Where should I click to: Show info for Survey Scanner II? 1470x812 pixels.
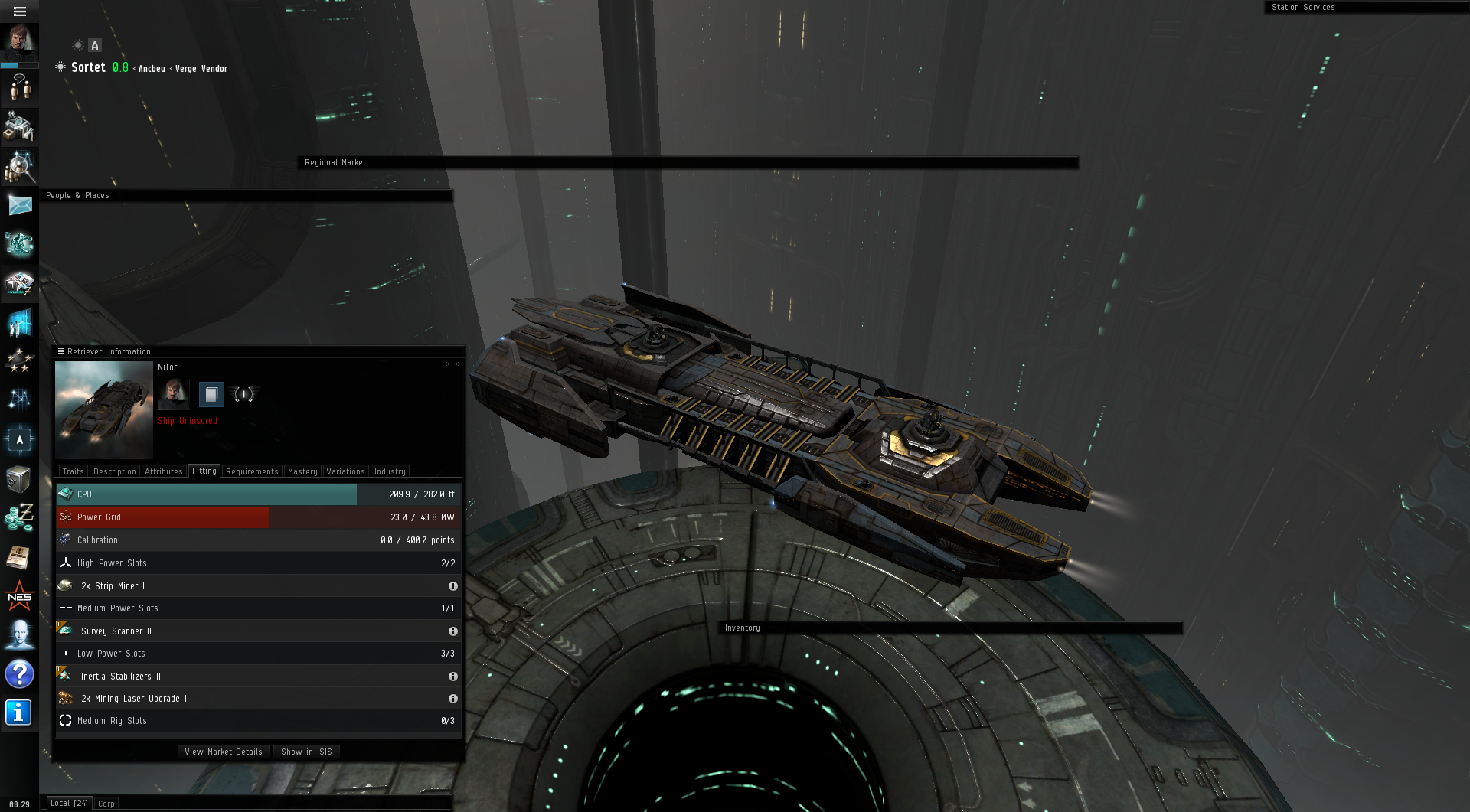pos(453,631)
